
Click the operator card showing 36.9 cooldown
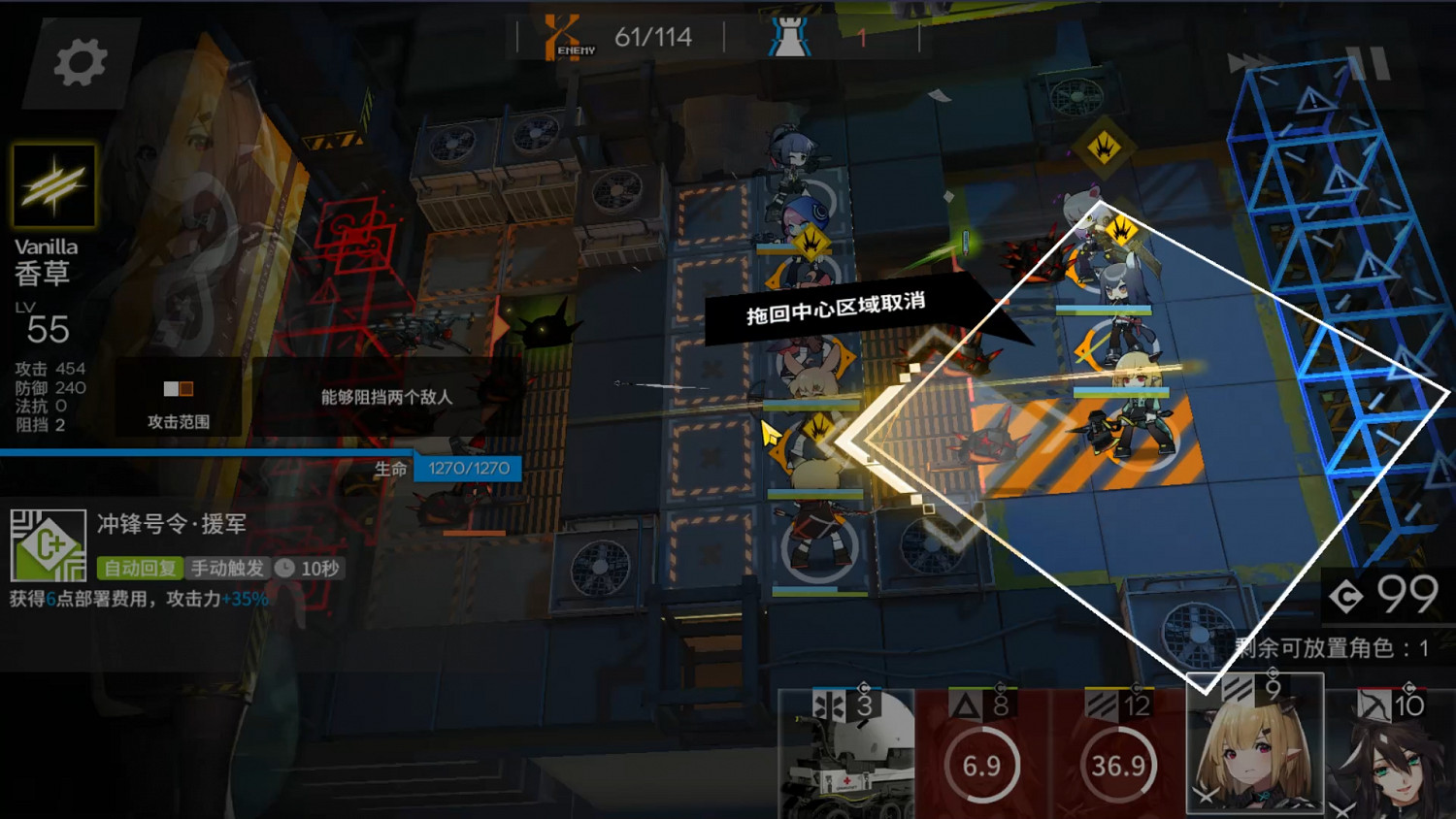1118,766
